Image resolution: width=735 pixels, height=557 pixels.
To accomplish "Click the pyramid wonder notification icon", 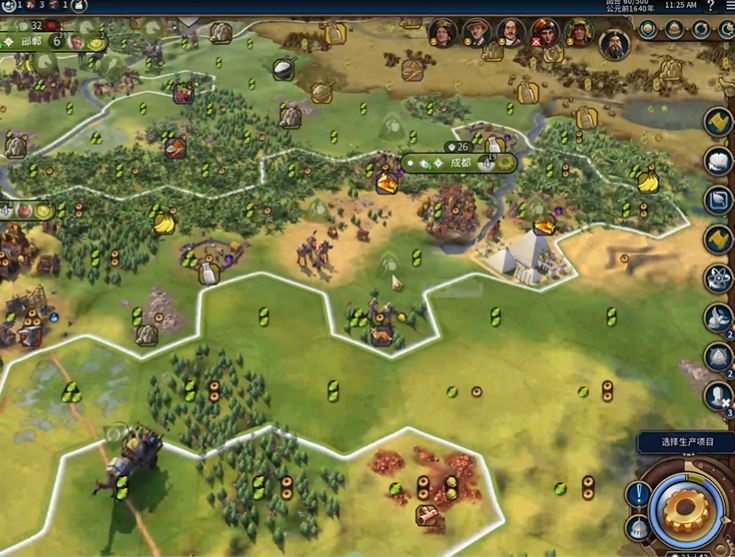I will [717, 356].
